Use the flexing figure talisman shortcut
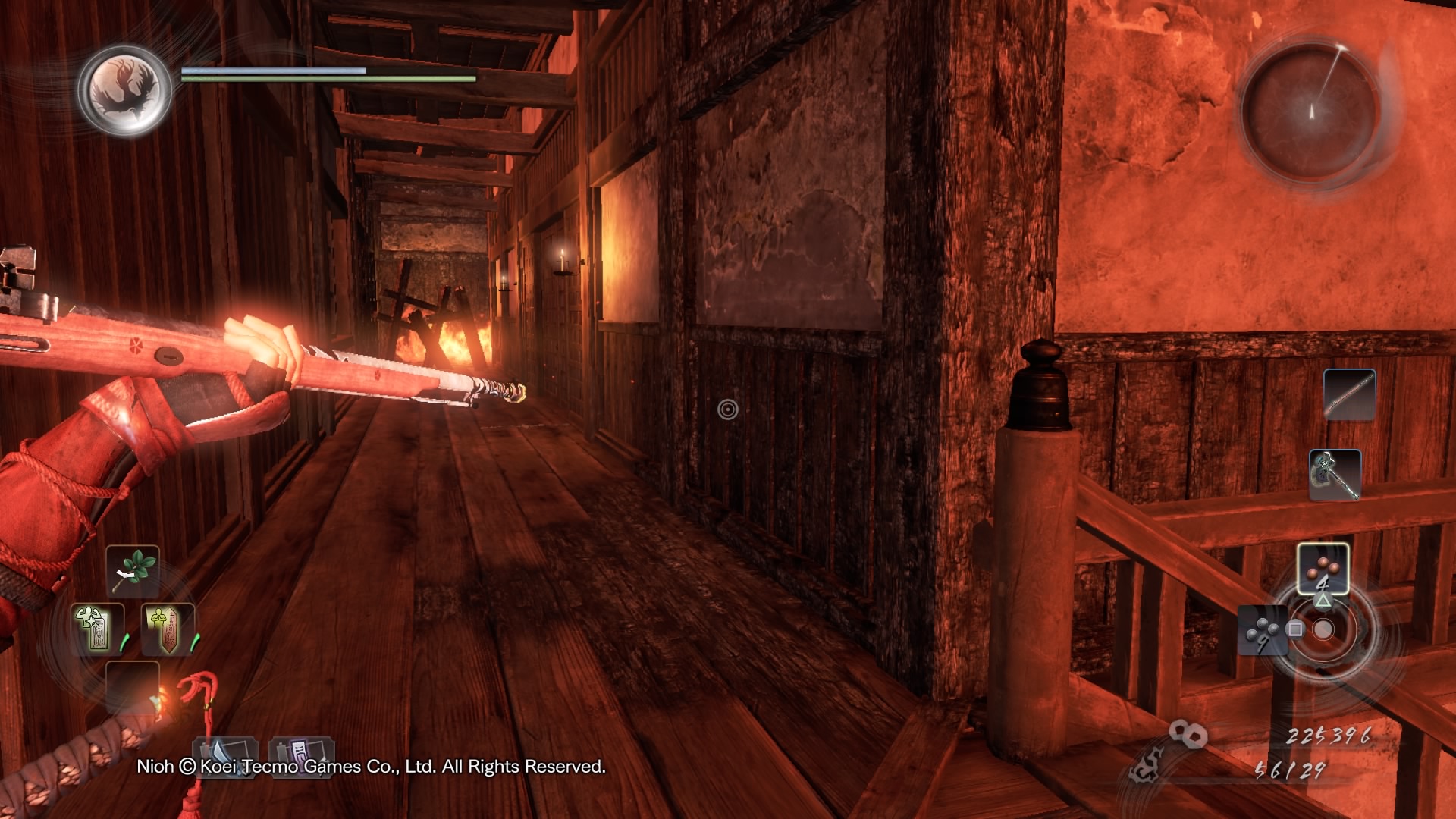1456x819 pixels. pyautogui.click(x=97, y=629)
